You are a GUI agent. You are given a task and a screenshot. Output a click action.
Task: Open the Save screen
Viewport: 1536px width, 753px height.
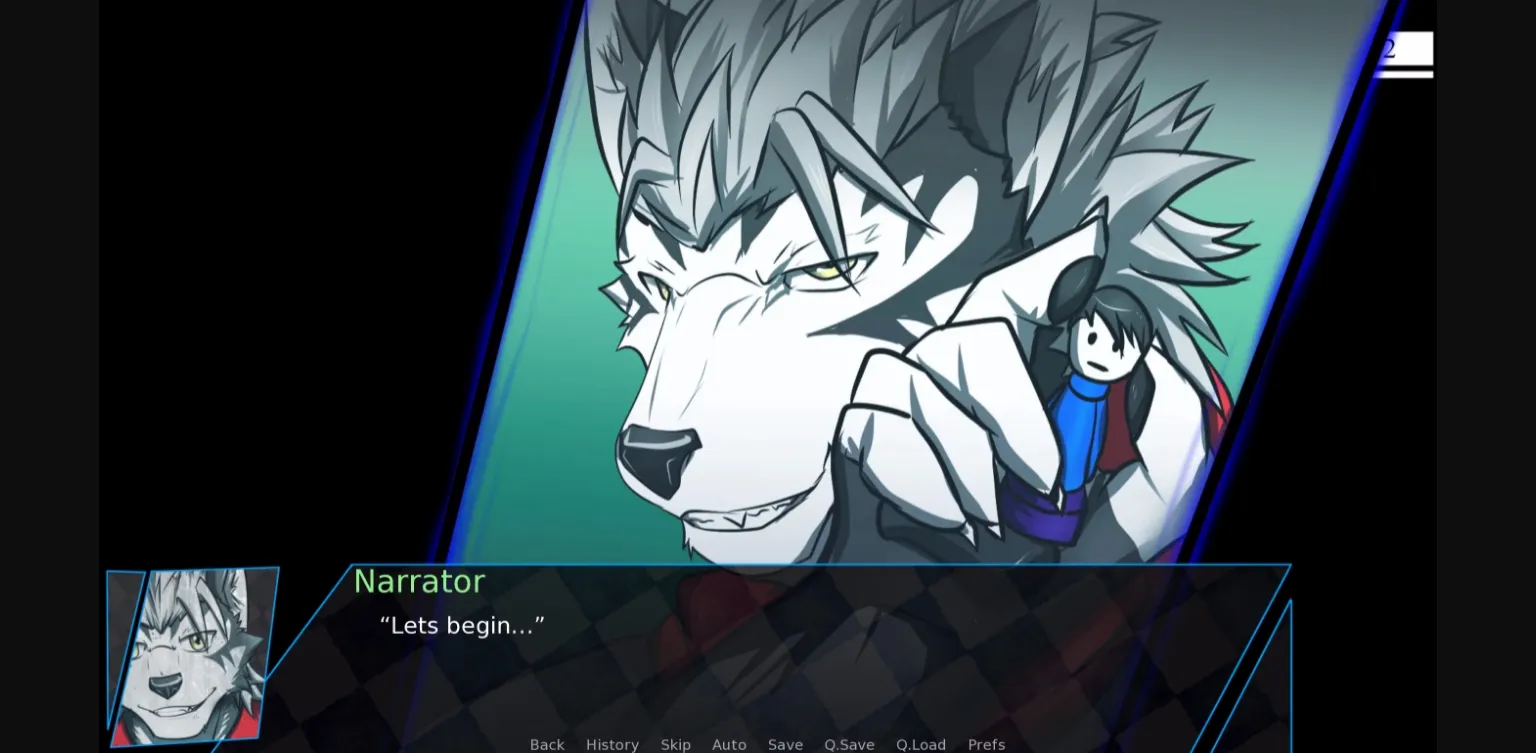pyautogui.click(x=785, y=744)
